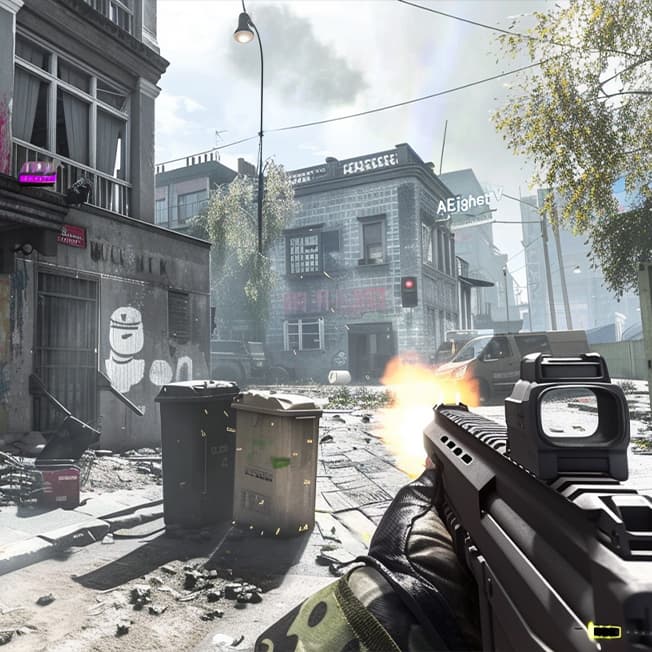Image resolution: width=652 pixels, height=652 pixels.
Task: Click the yellow bullet ammo icon
Action: pyautogui.click(x=604, y=631)
